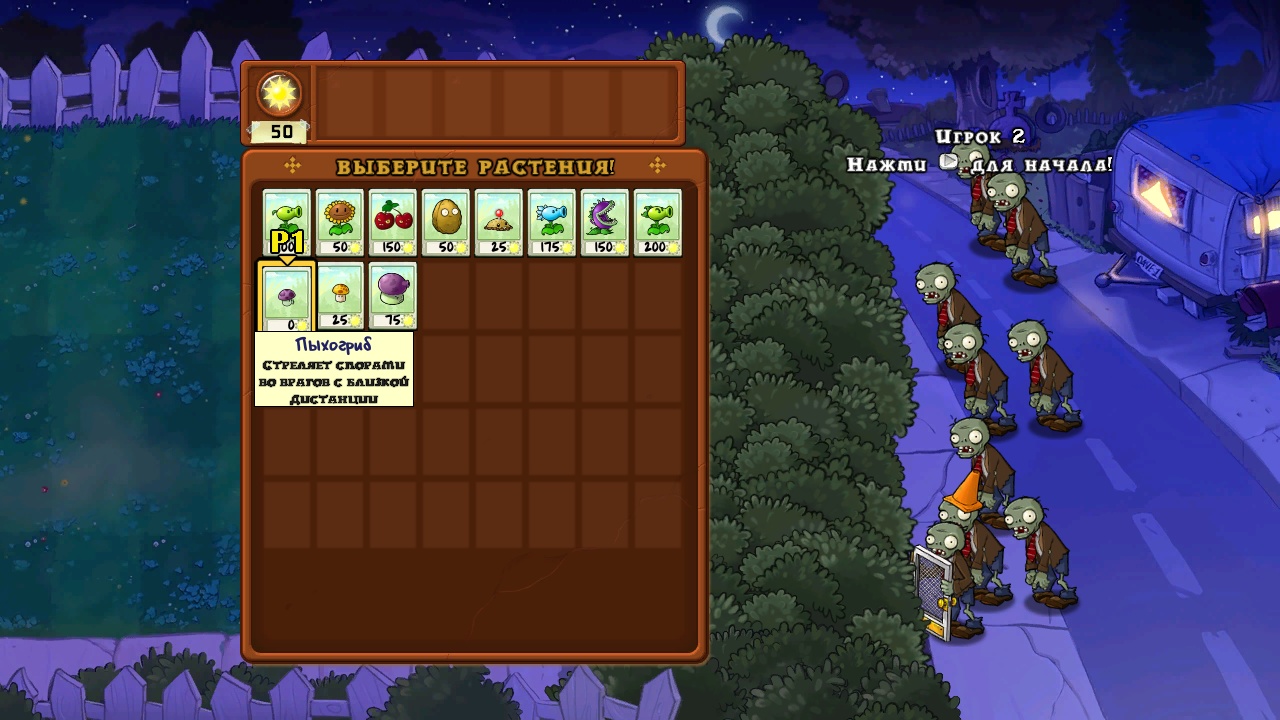Choose the purple Fume-shroom seed card

pyautogui.click(x=393, y=296)
